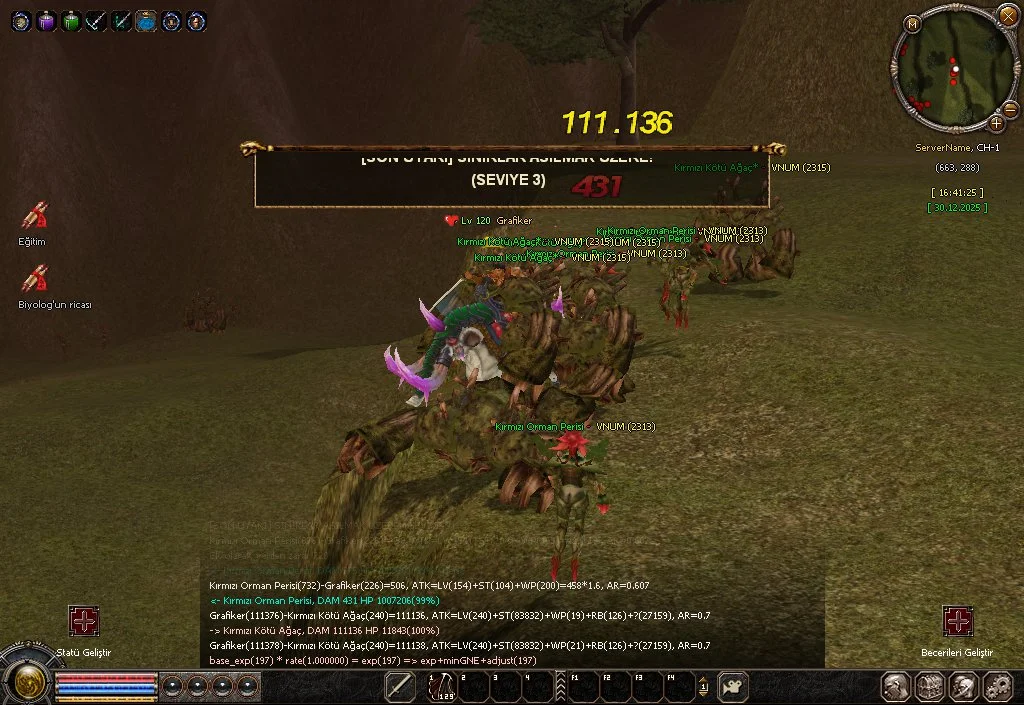Viewport: 1024px width, 705px height.
Task: Zoom in the minimap with the plus button
Action: pos(997,123)
